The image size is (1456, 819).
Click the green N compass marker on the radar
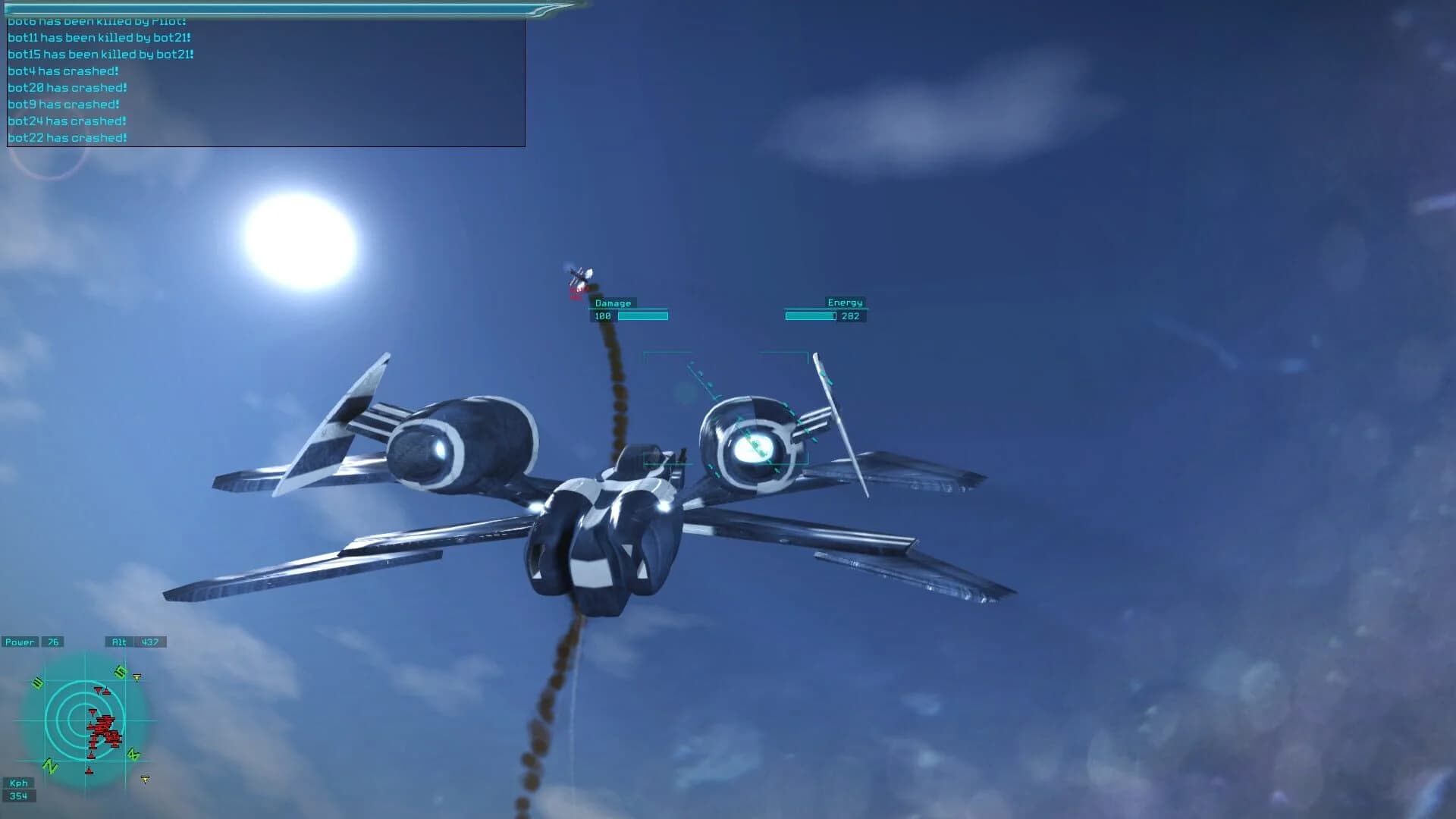[52, 764]
